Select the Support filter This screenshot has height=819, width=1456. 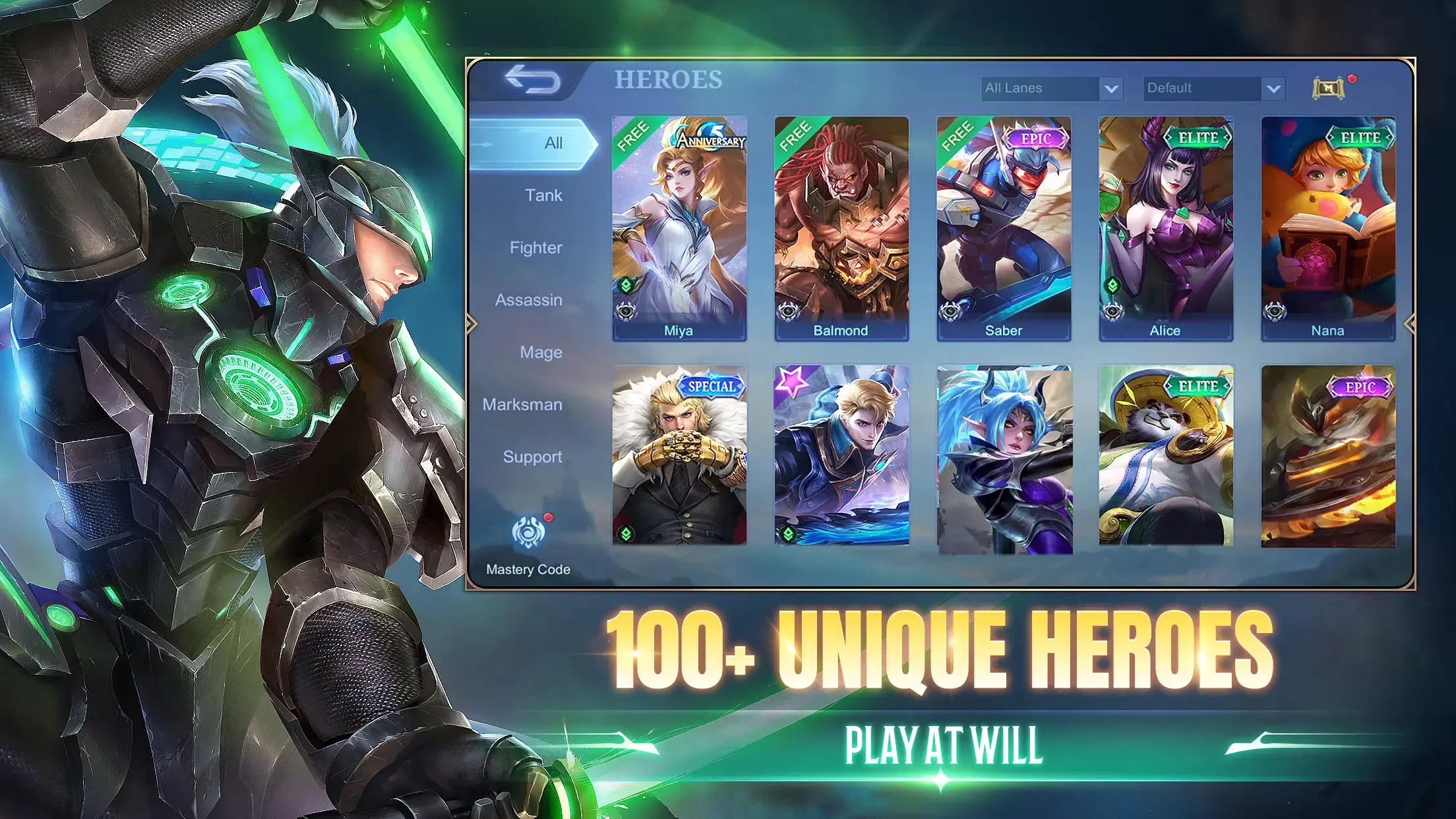click(x=531, y=456)
